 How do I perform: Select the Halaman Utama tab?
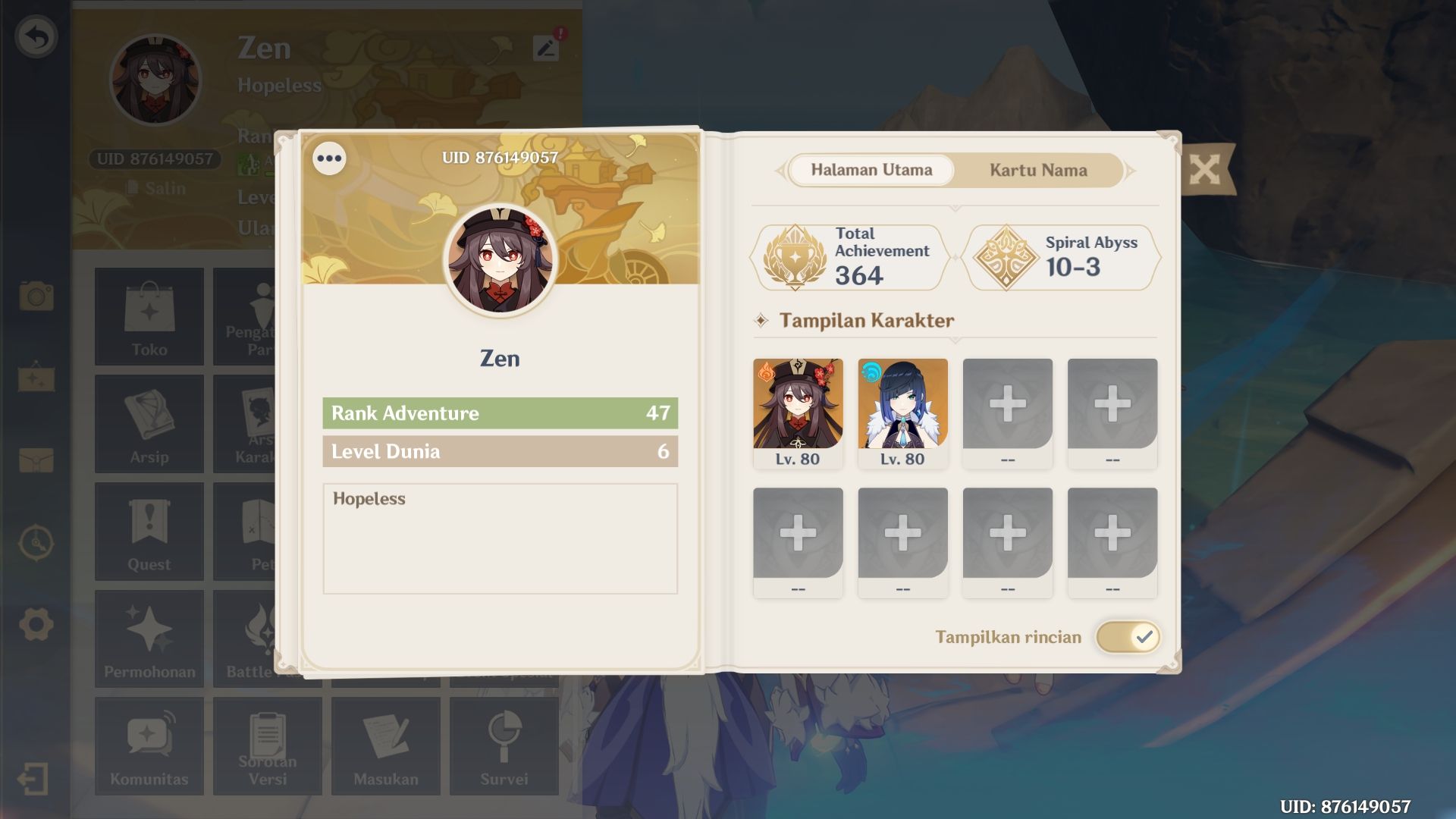pos(871,170)
